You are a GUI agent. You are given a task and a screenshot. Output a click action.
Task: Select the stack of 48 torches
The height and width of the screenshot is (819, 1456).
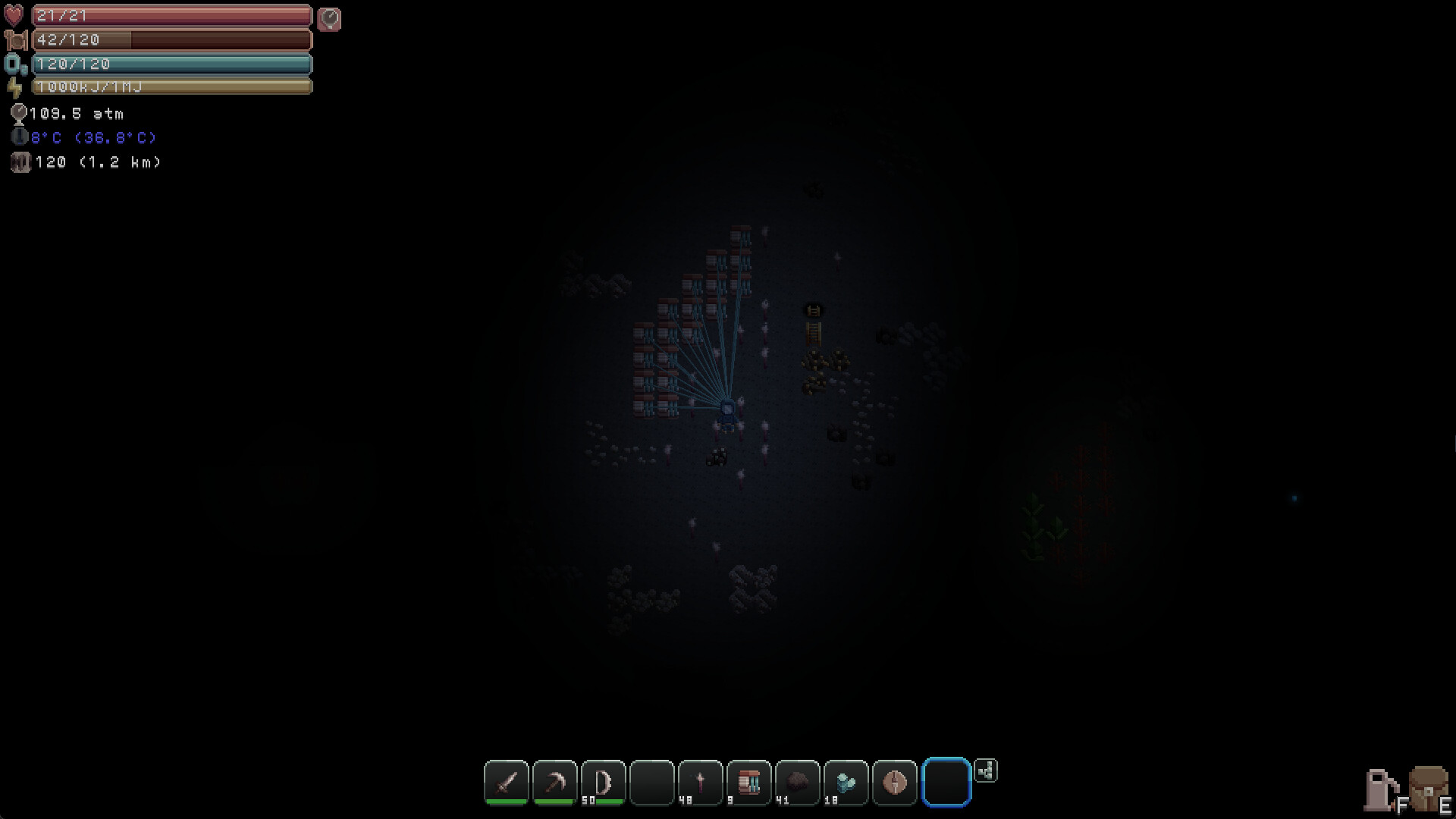pos(699,781)
